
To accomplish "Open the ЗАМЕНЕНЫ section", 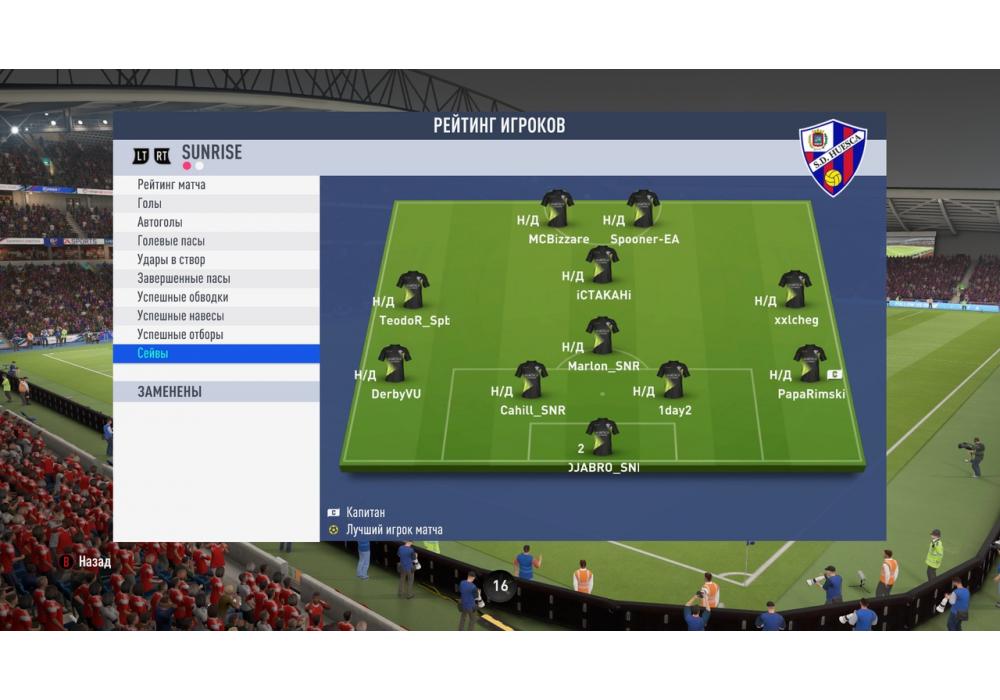I will 217,392.
